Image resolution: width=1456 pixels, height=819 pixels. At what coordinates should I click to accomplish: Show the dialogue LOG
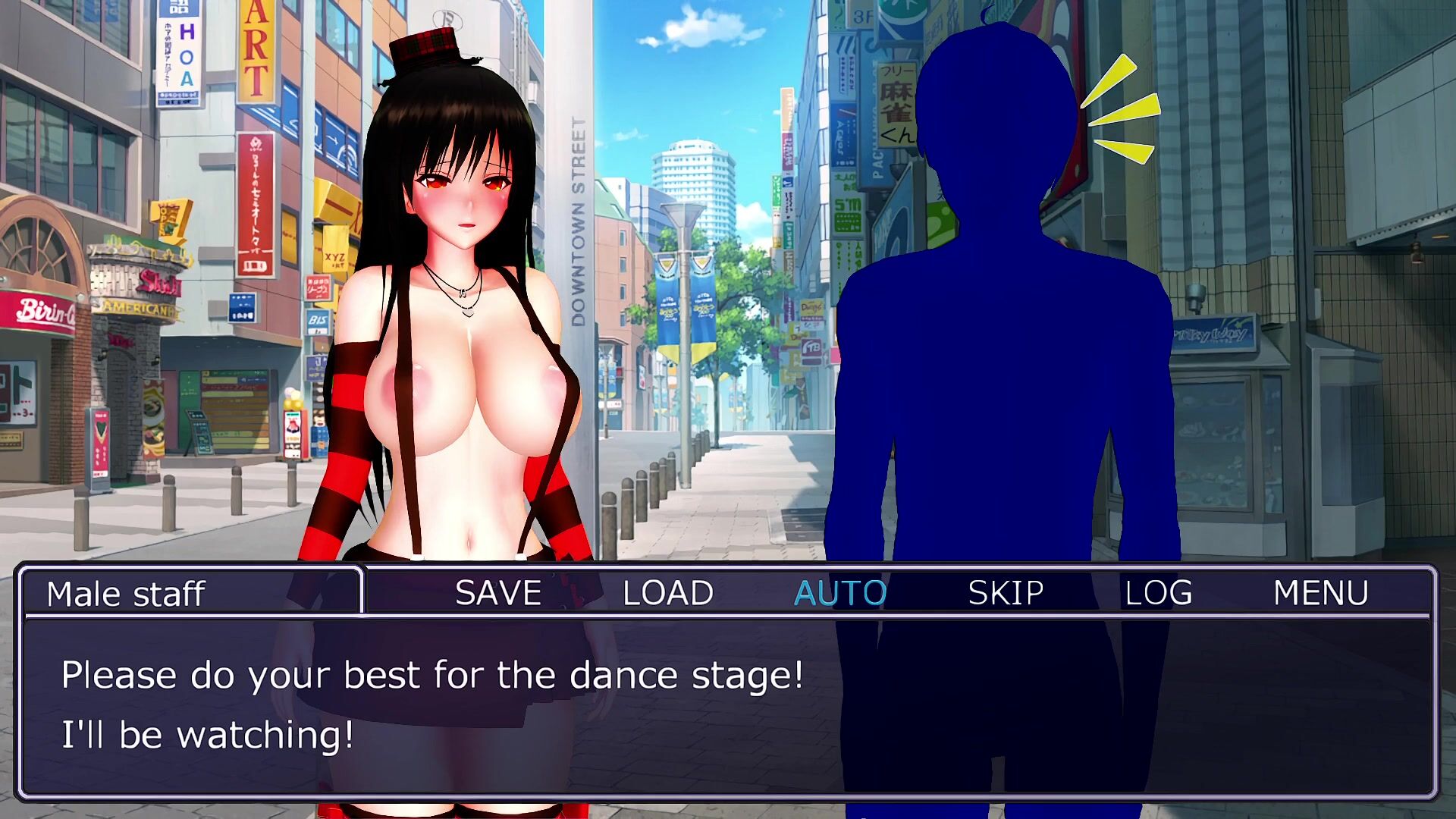(x=1158, y=593)
